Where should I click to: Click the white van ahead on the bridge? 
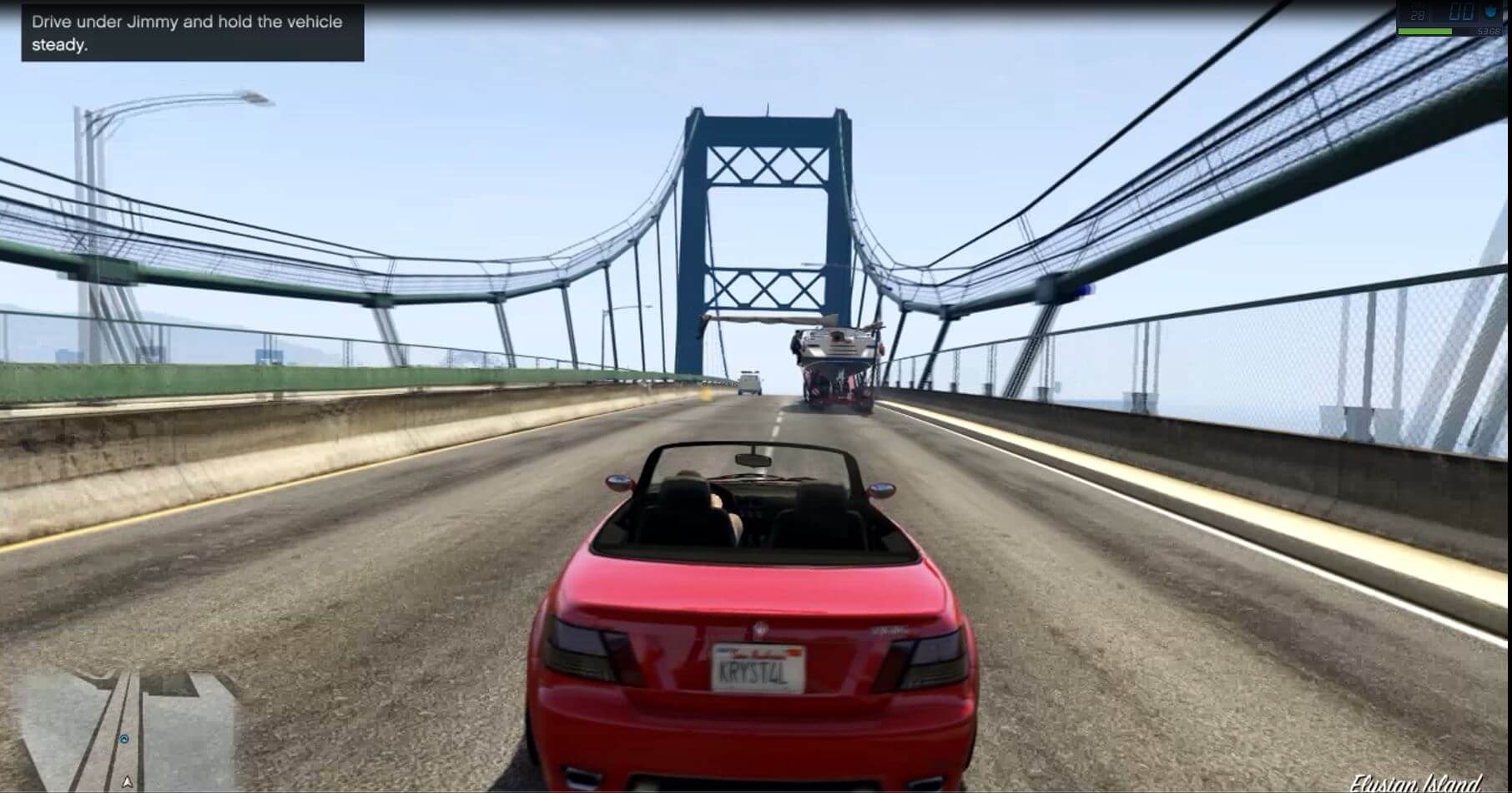pos(748,384)
